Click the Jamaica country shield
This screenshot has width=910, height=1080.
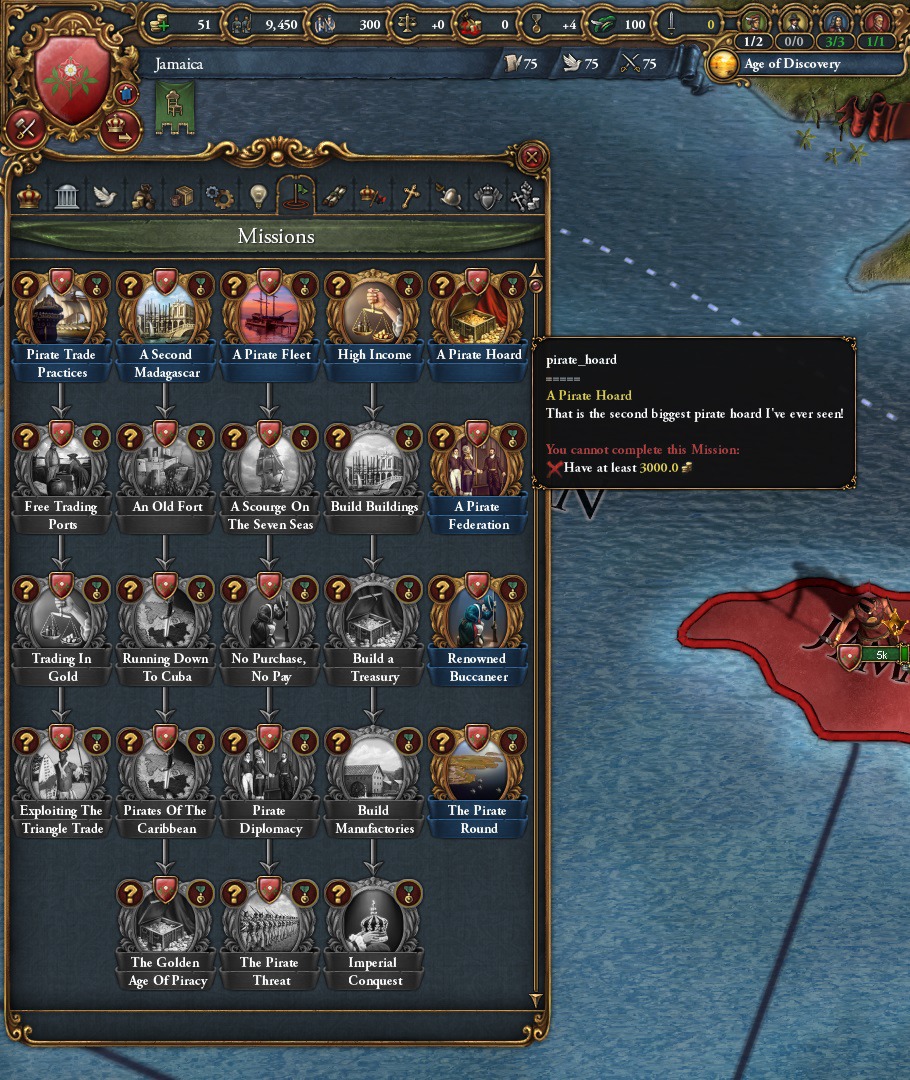pyautogui.click(x=73, y=80)
